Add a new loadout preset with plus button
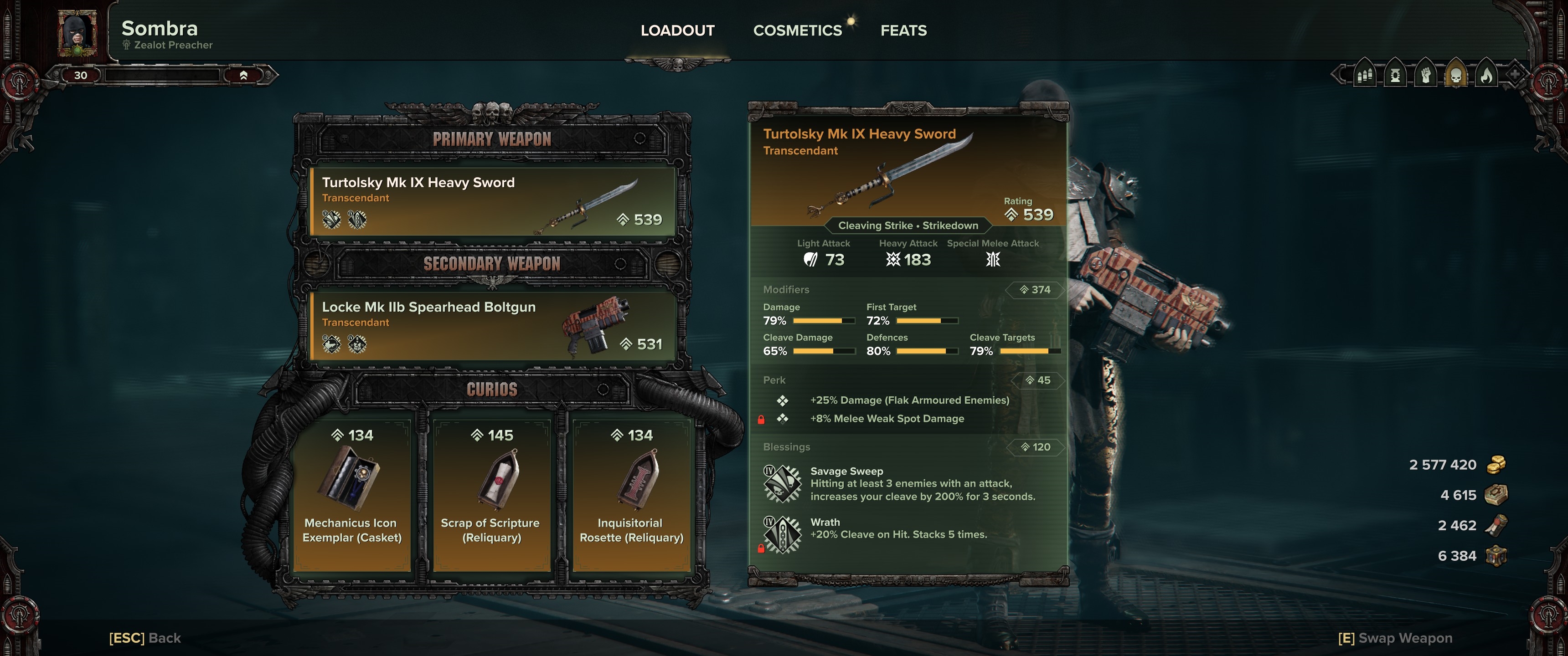Viewport: 1568px width, 656px height. coord(1515,76)
